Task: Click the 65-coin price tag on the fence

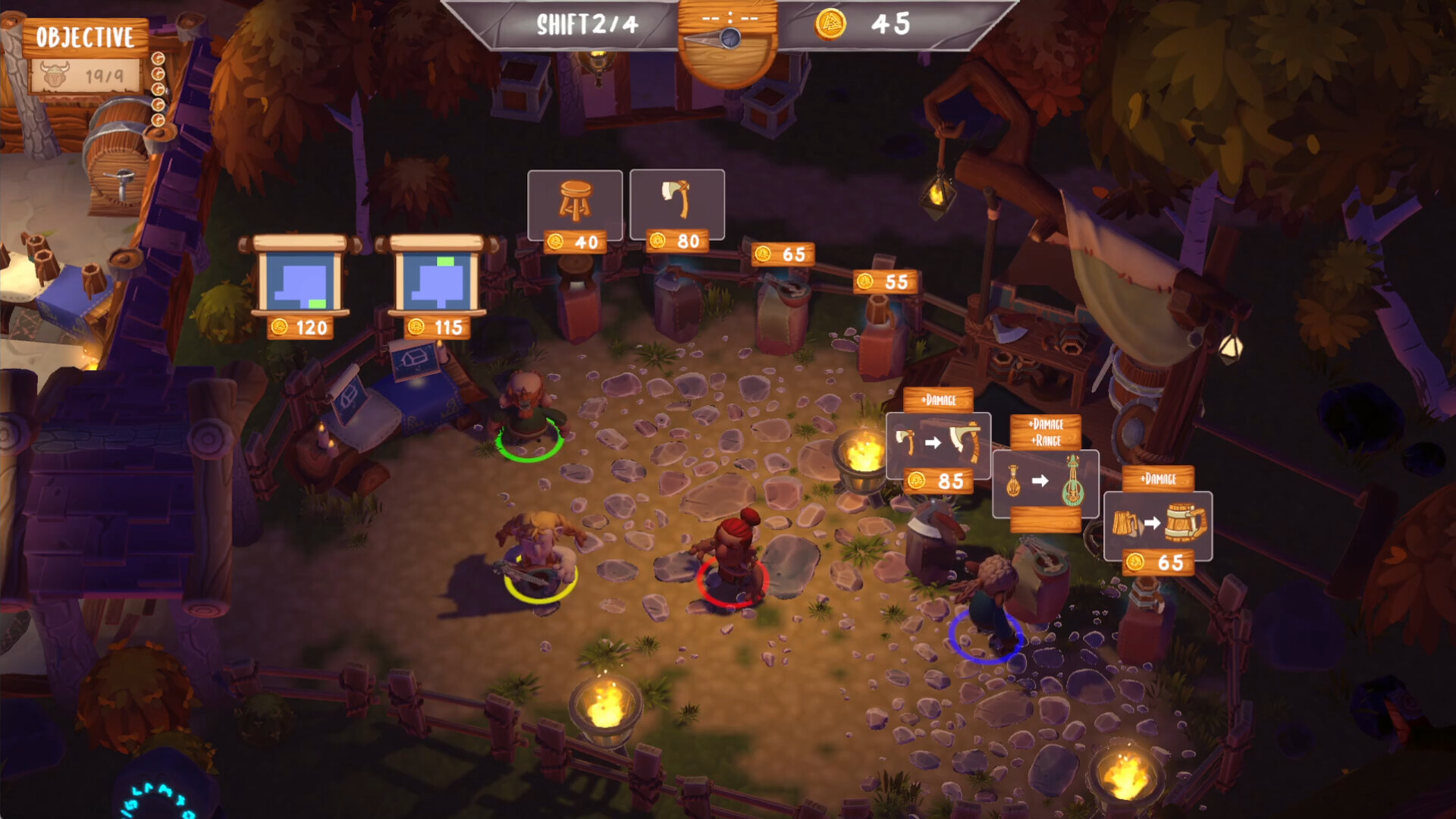Action: coord(785,254)
